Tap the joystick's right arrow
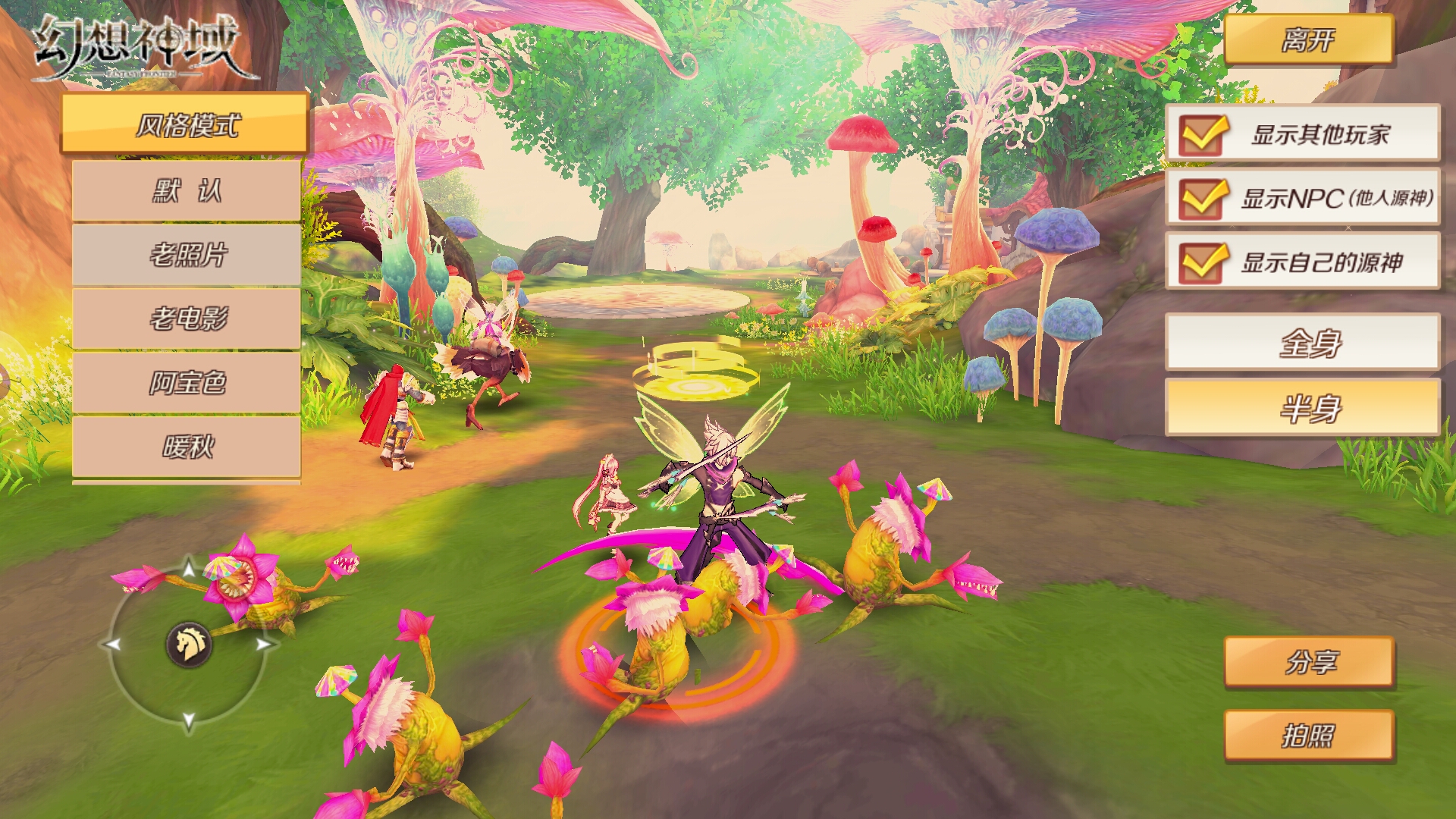This screenshot has height=819, width=1456. [x=263, y=645]
